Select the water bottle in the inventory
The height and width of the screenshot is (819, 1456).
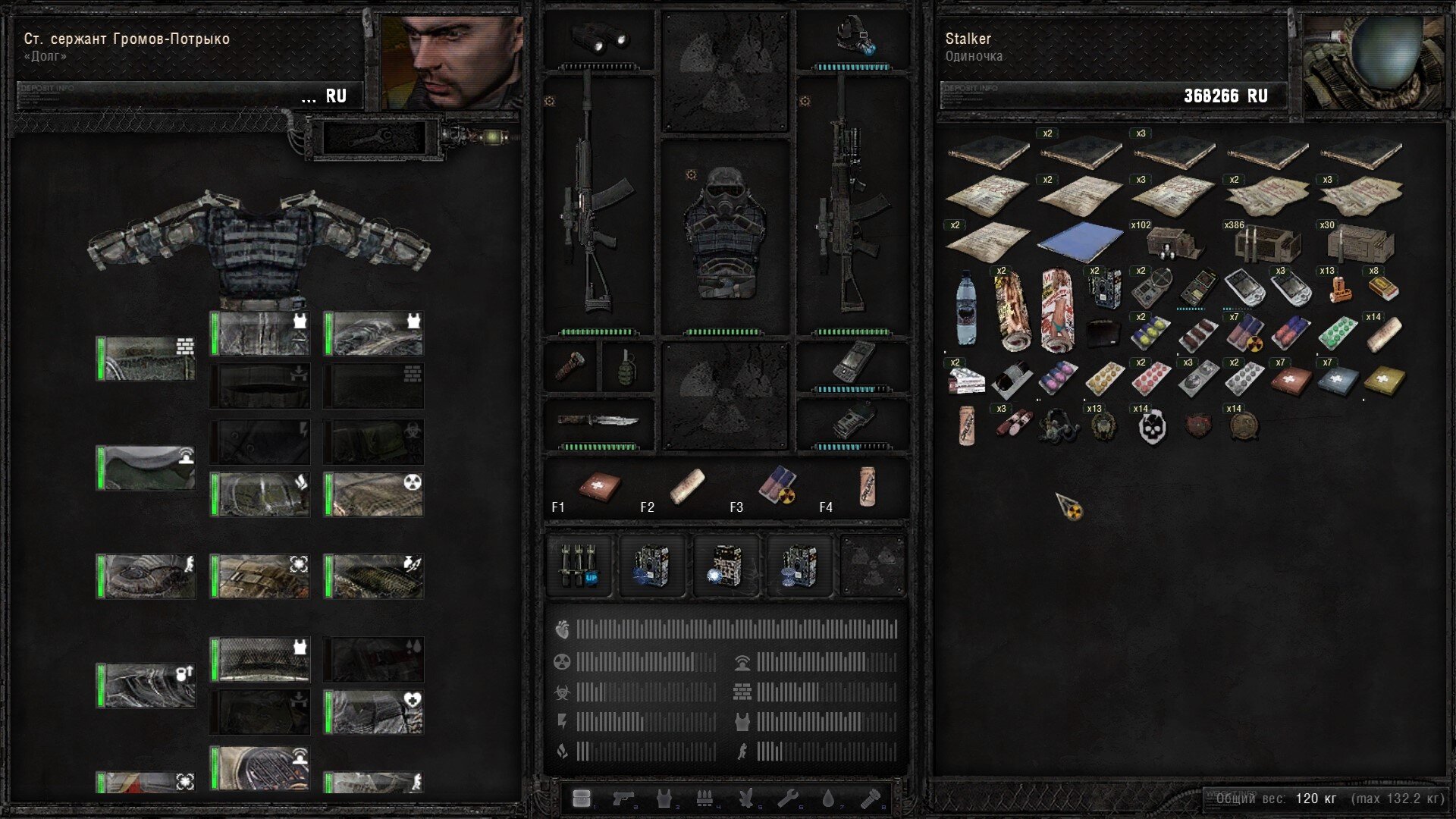click(x=965, y=309)
